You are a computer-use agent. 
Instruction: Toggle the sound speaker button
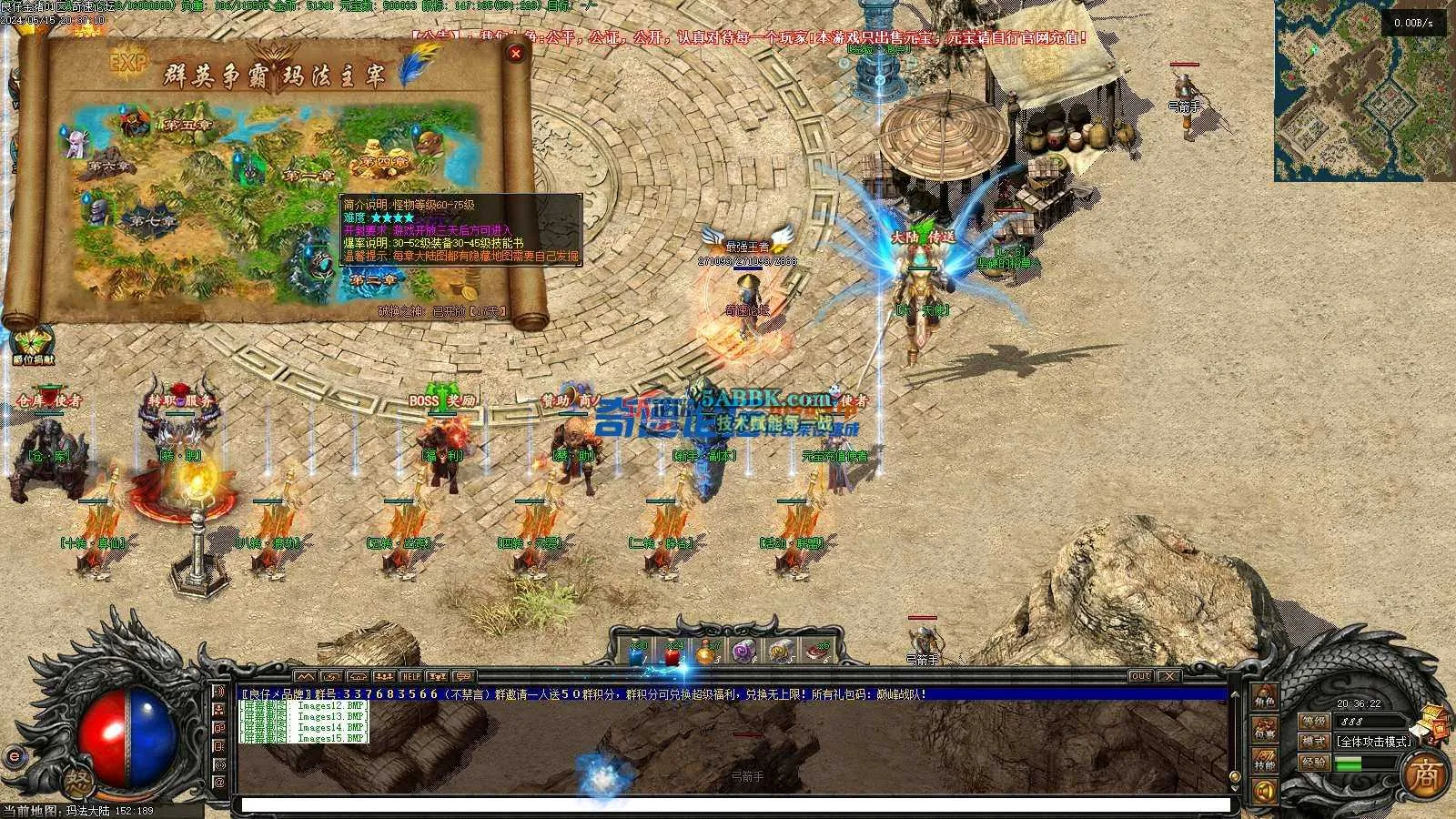click(x=1264, y=792)
